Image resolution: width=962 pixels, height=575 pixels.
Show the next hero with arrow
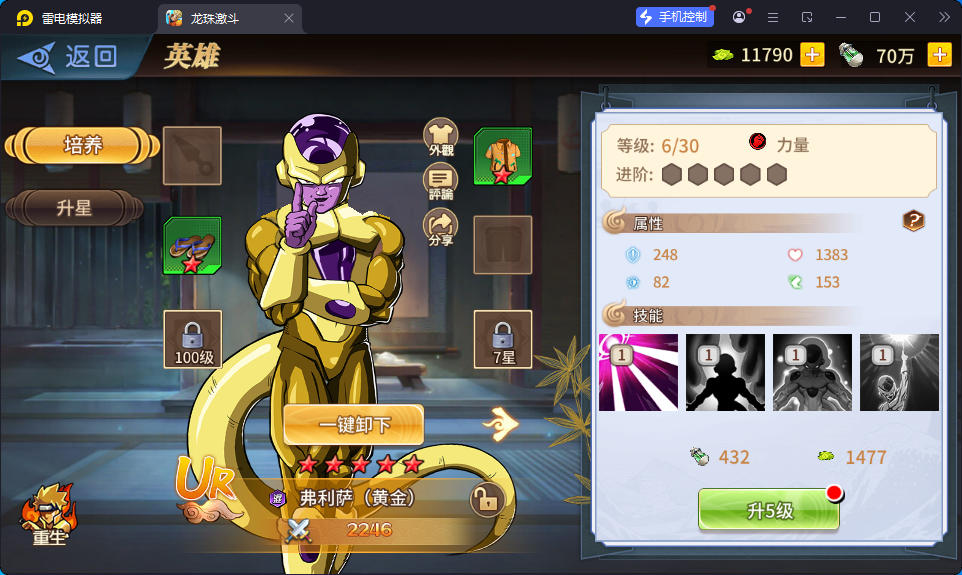click(501, 425)
